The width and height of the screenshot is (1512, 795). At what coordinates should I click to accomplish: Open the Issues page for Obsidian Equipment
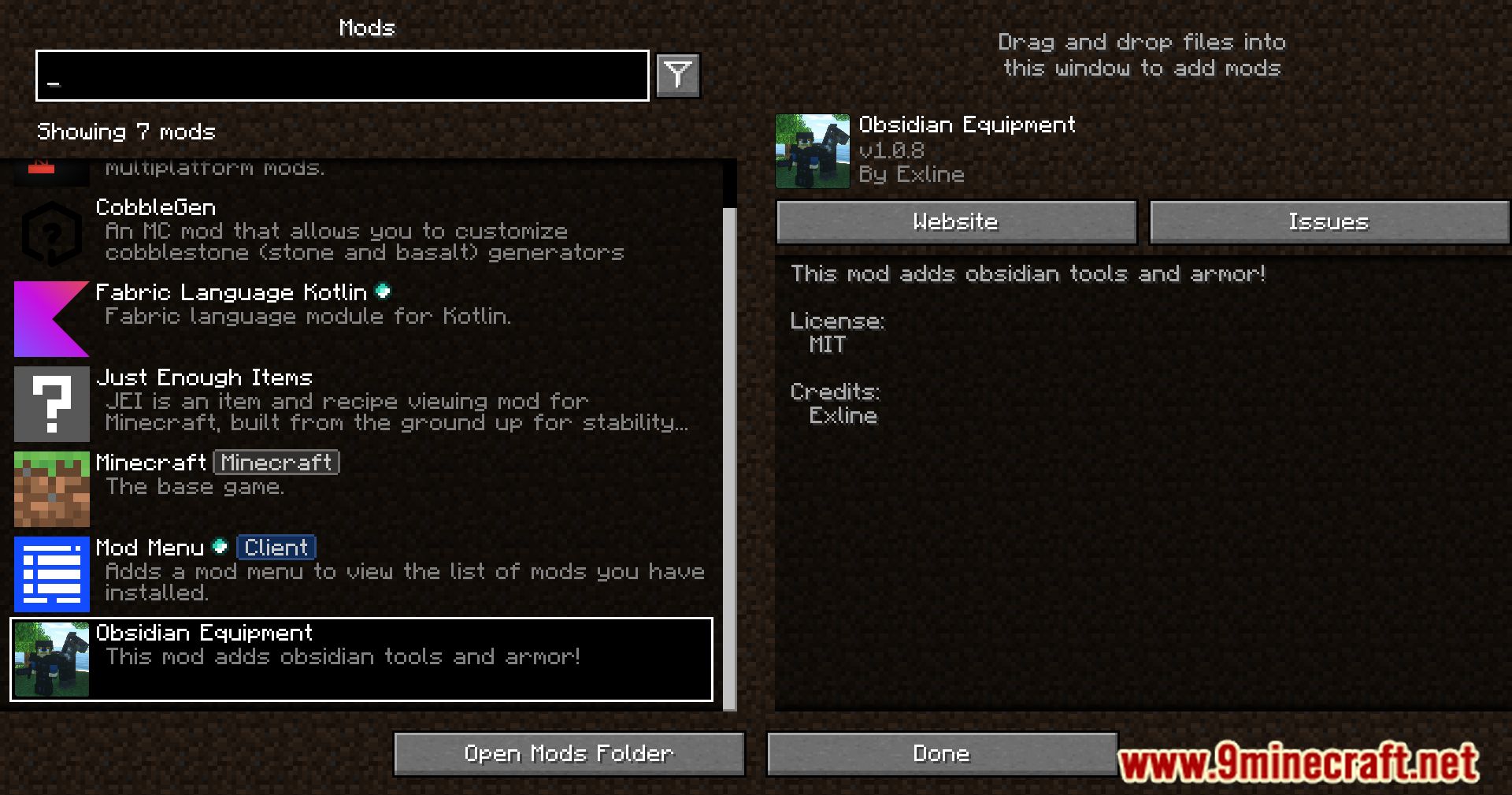pyautogui.click(x=1329, y=221)
